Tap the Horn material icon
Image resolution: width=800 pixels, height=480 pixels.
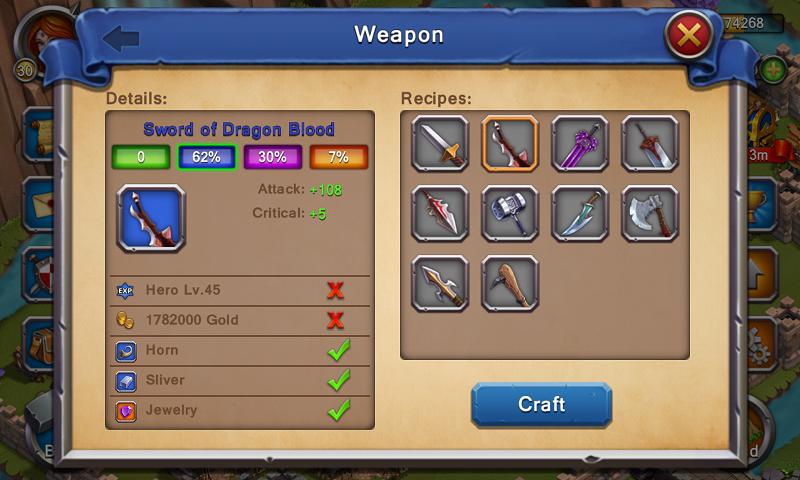pos(126,351)
